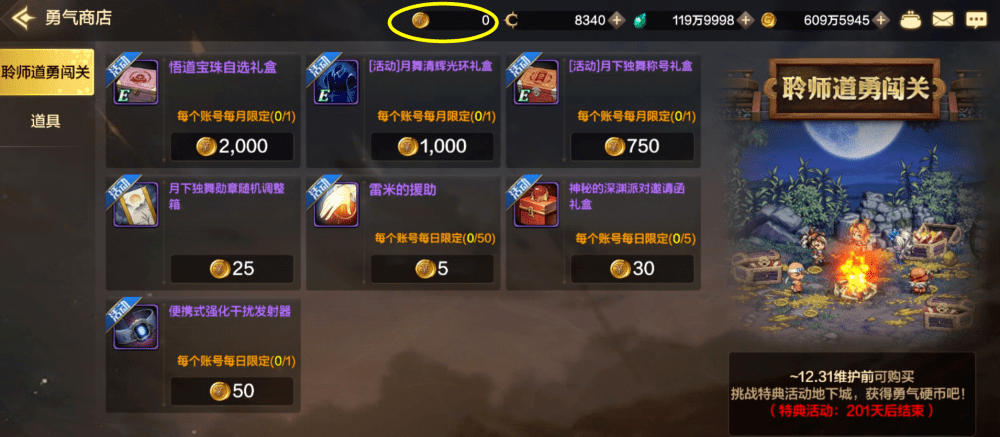This screenshot has width=1000, height=437.
Task: Top up gold via plus beside 609万5945
Action: (x=880, y=20)
